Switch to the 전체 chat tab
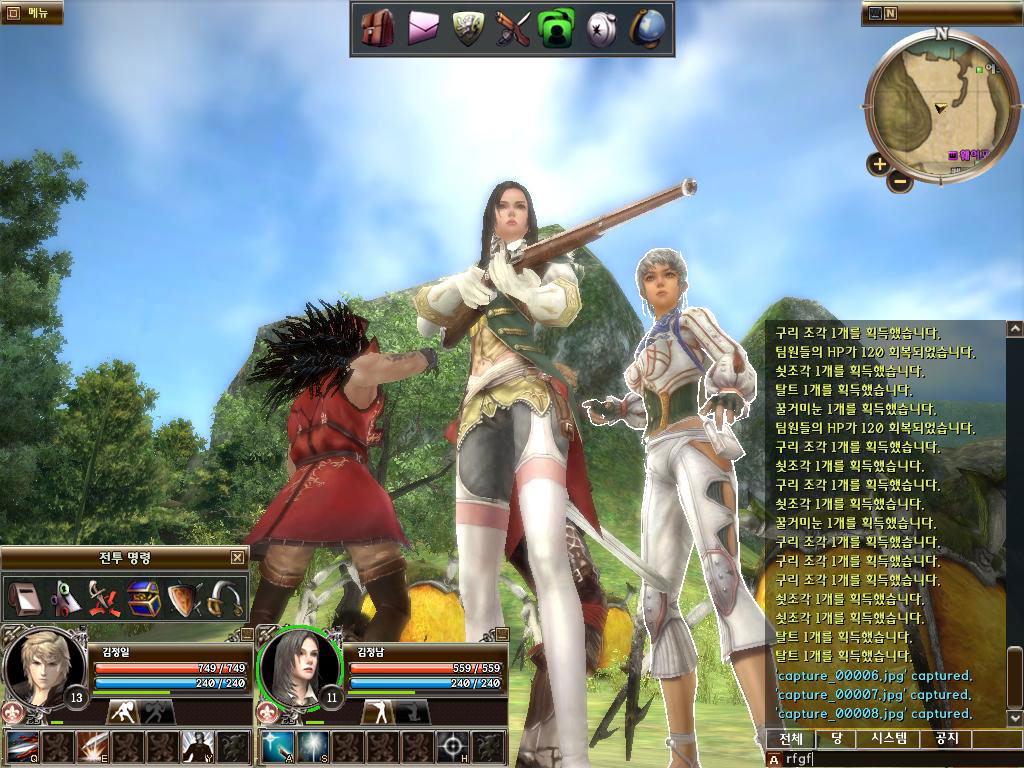Viewport: 1024px width, 768px height. pyautogui.click(x=791, y=739)
